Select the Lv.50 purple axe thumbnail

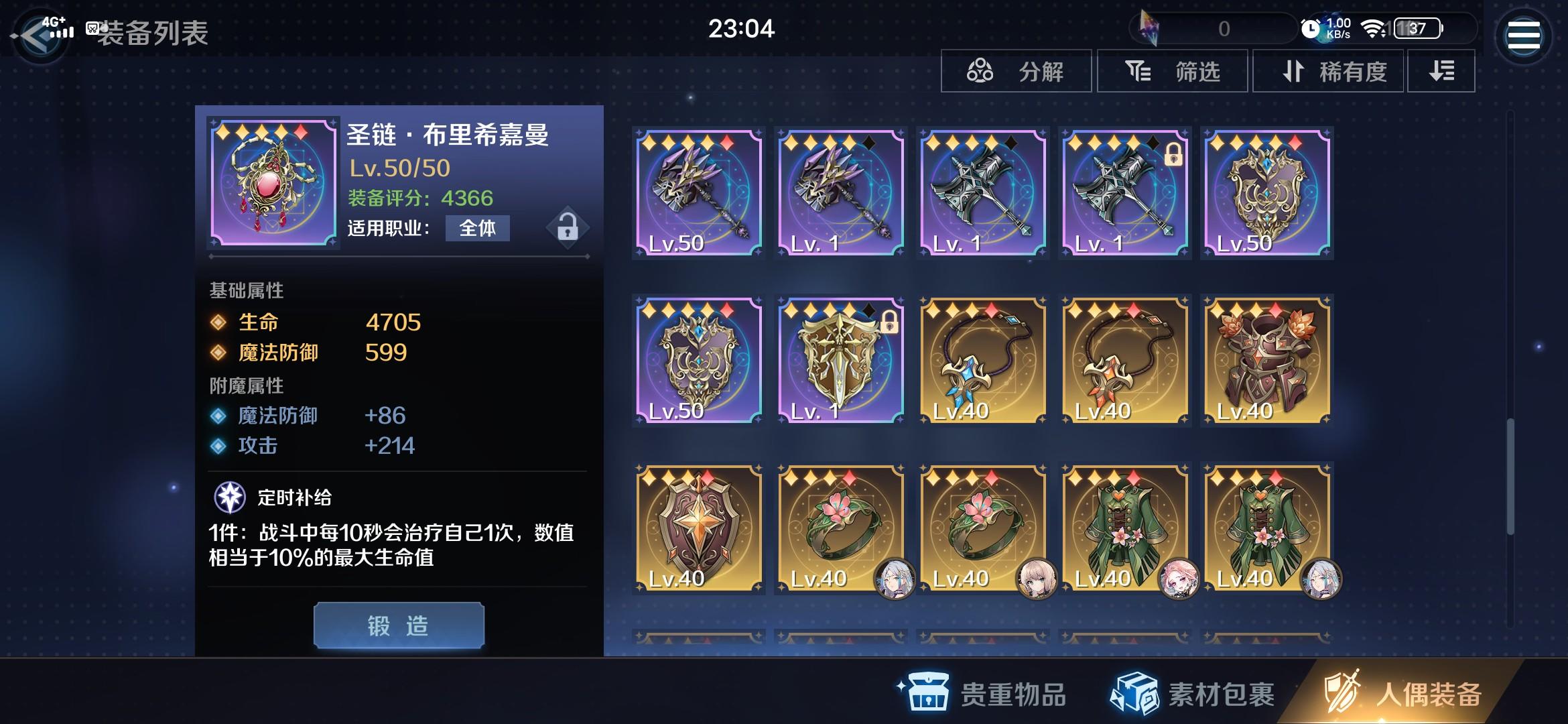pyautogui.click(x=698, y=192)
